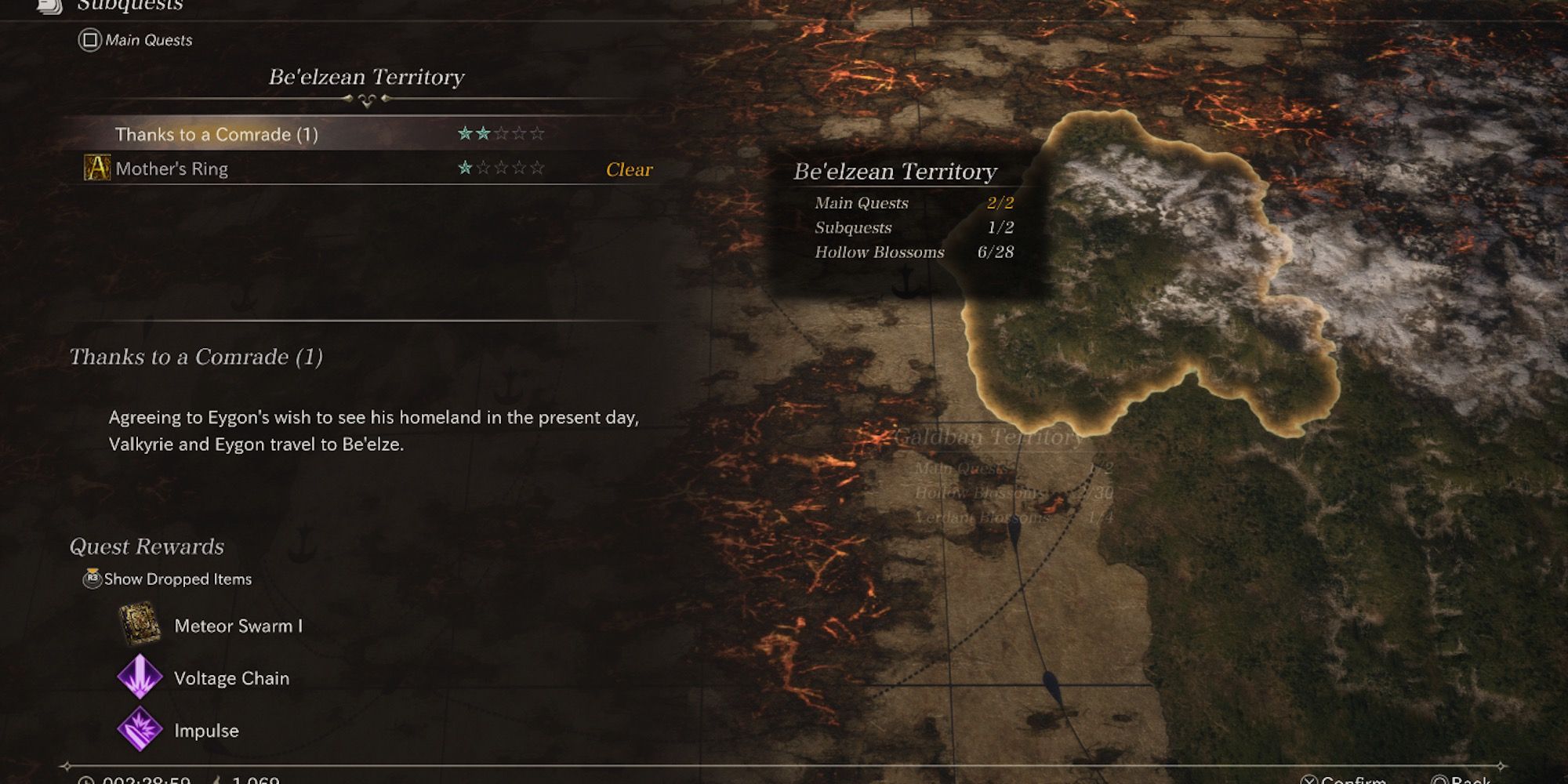Toggle Main Quests view

pos(146,41)
